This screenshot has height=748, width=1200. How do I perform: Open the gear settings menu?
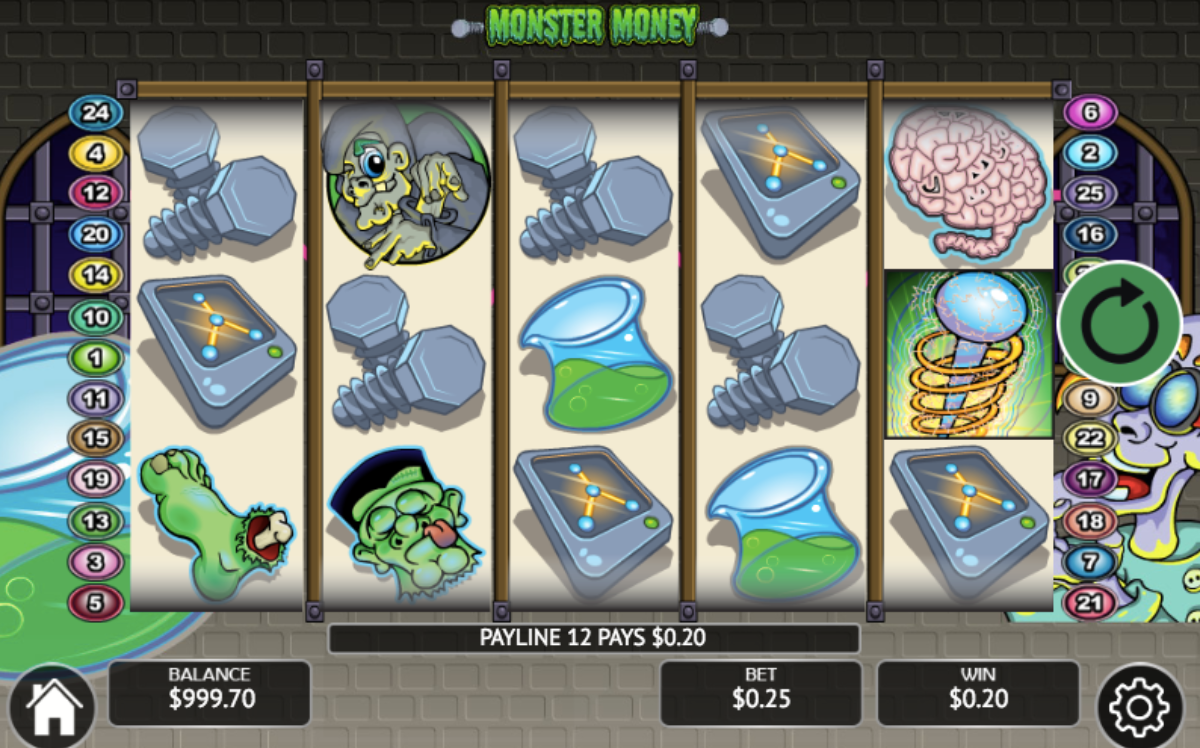(x=1139, y=707)
